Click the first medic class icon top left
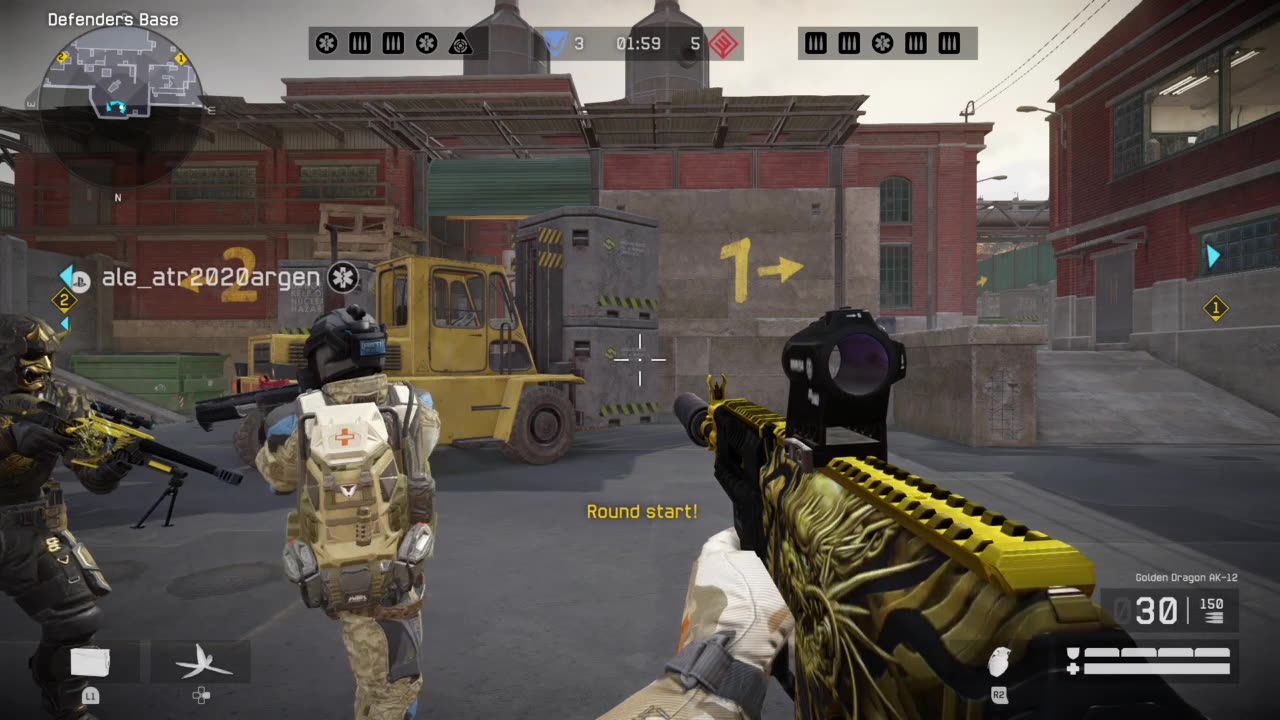This screenshot has width=1280, height=720. point(325,42)
